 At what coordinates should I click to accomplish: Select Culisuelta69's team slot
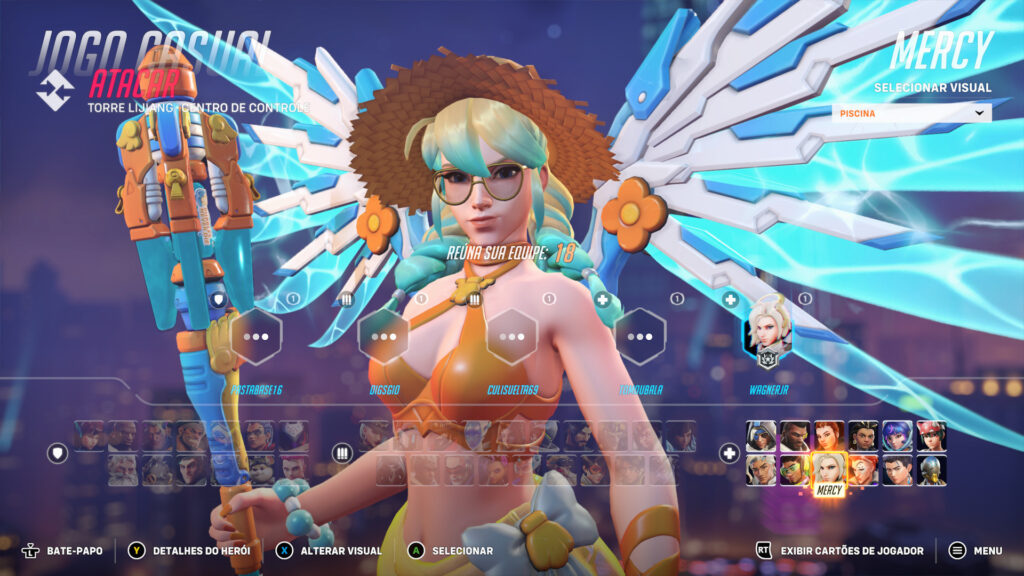click(512, 337)
